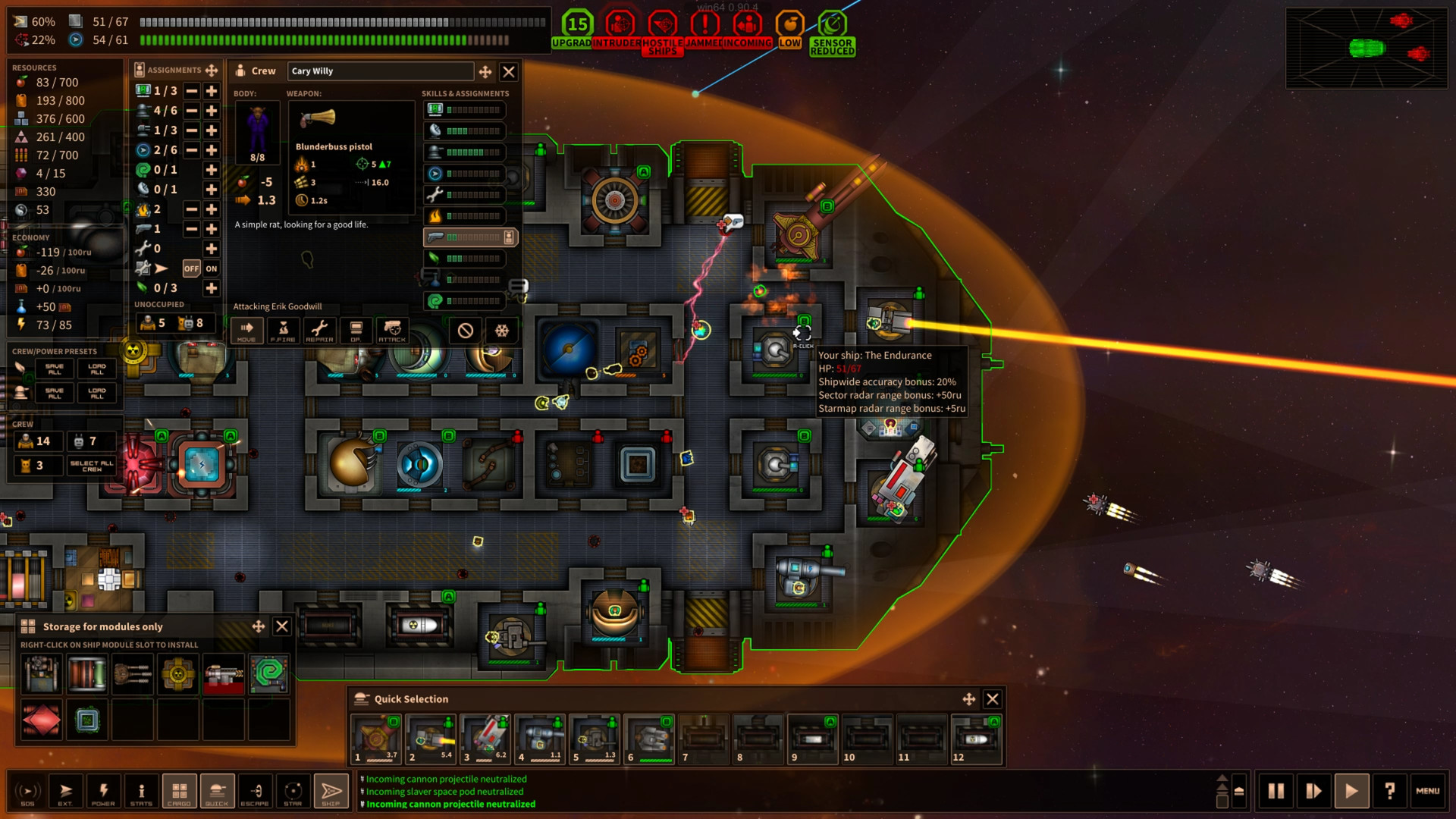Open the Power management panel
This screenshot has width=1456, height=819.
[x=104, y=791]
